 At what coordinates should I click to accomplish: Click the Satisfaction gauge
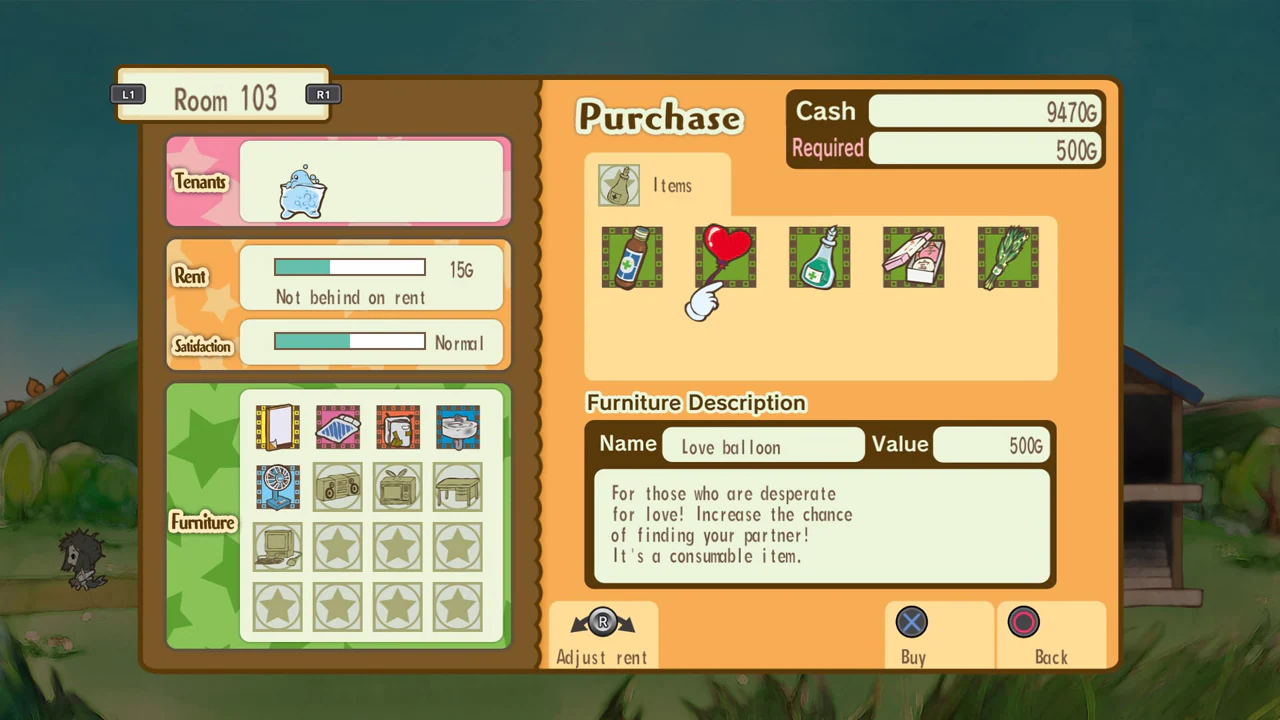click(349, 342)
